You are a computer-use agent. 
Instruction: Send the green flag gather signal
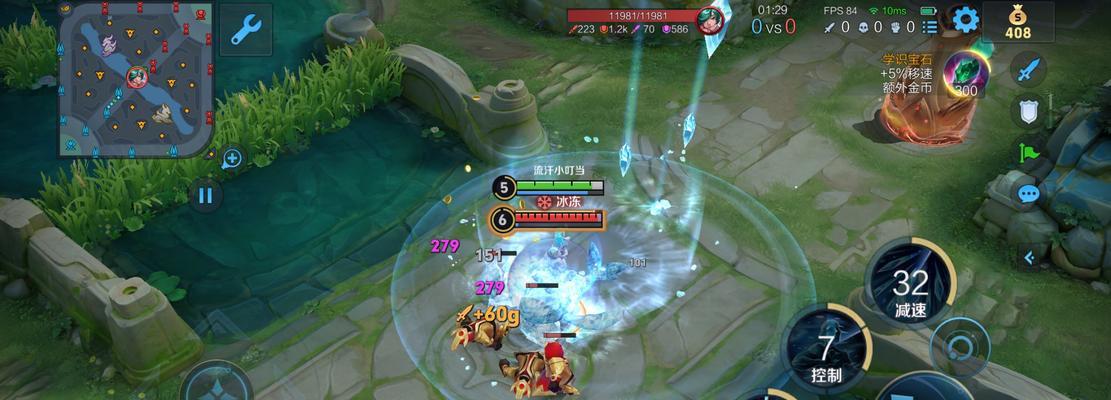pyautogui.click(x=1028, y=153)
